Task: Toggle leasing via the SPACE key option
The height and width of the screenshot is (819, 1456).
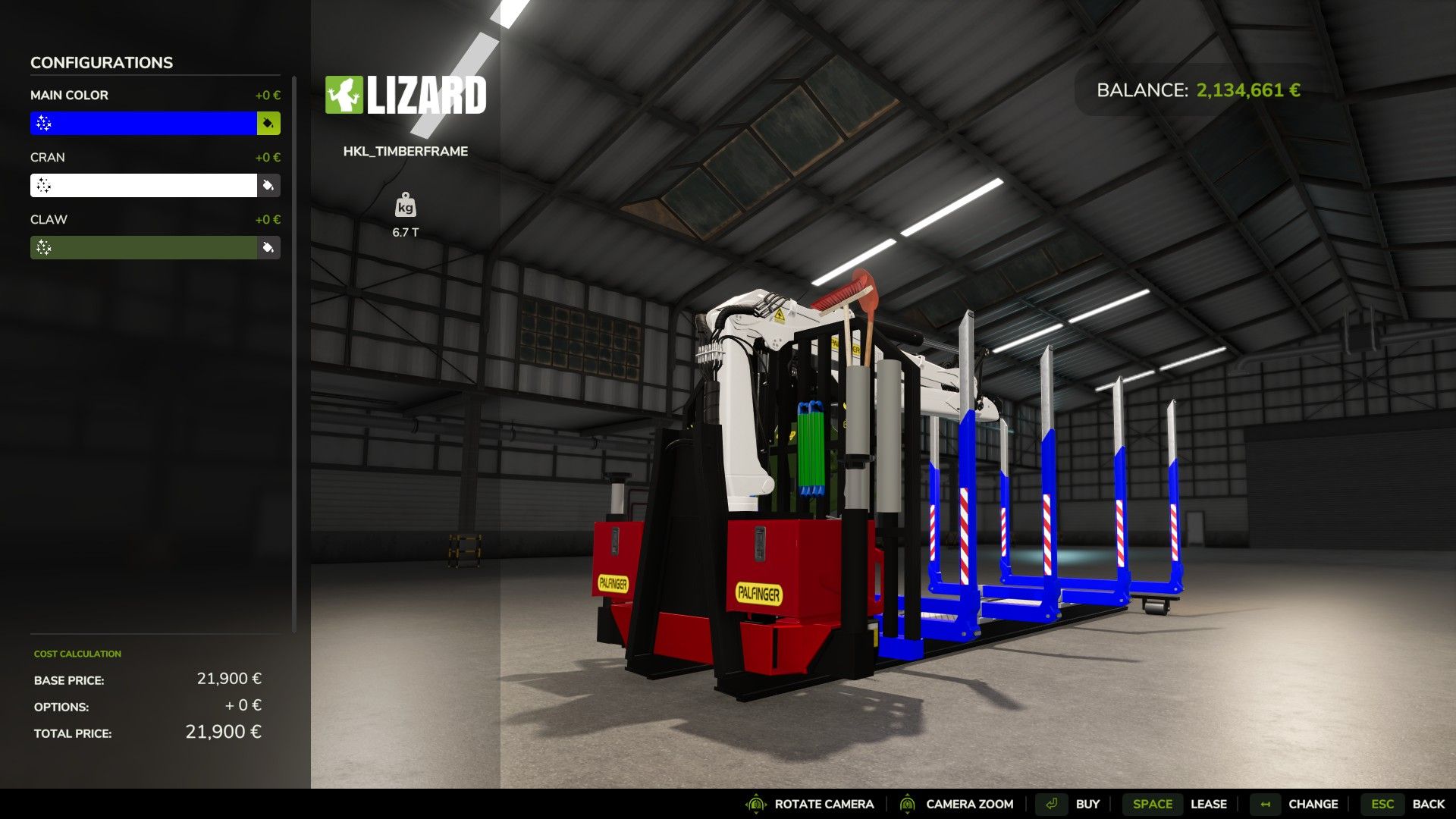Action: (1152, 804)
